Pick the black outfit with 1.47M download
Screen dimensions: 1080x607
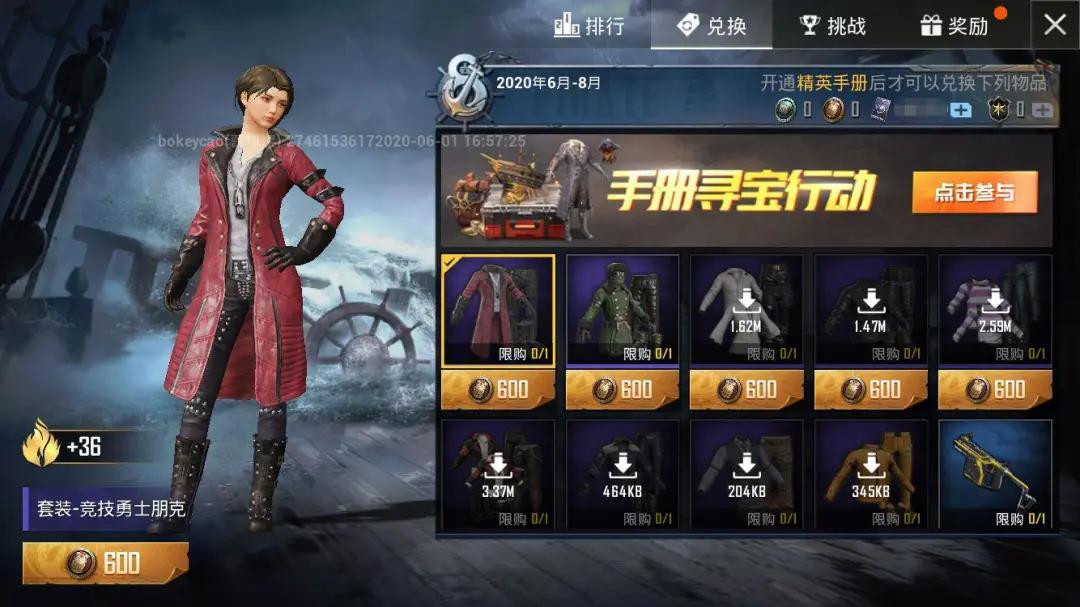point(870,311)
